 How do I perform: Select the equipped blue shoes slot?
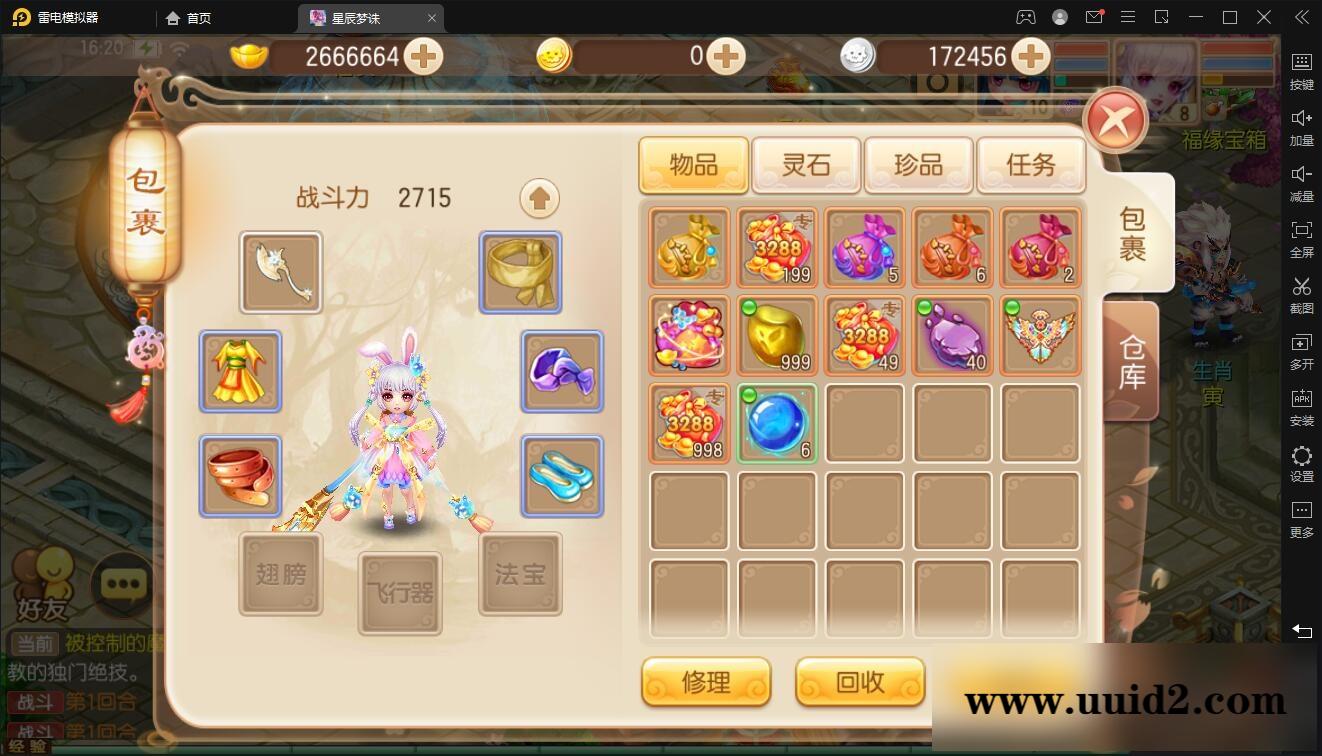[x=561, y=476]
